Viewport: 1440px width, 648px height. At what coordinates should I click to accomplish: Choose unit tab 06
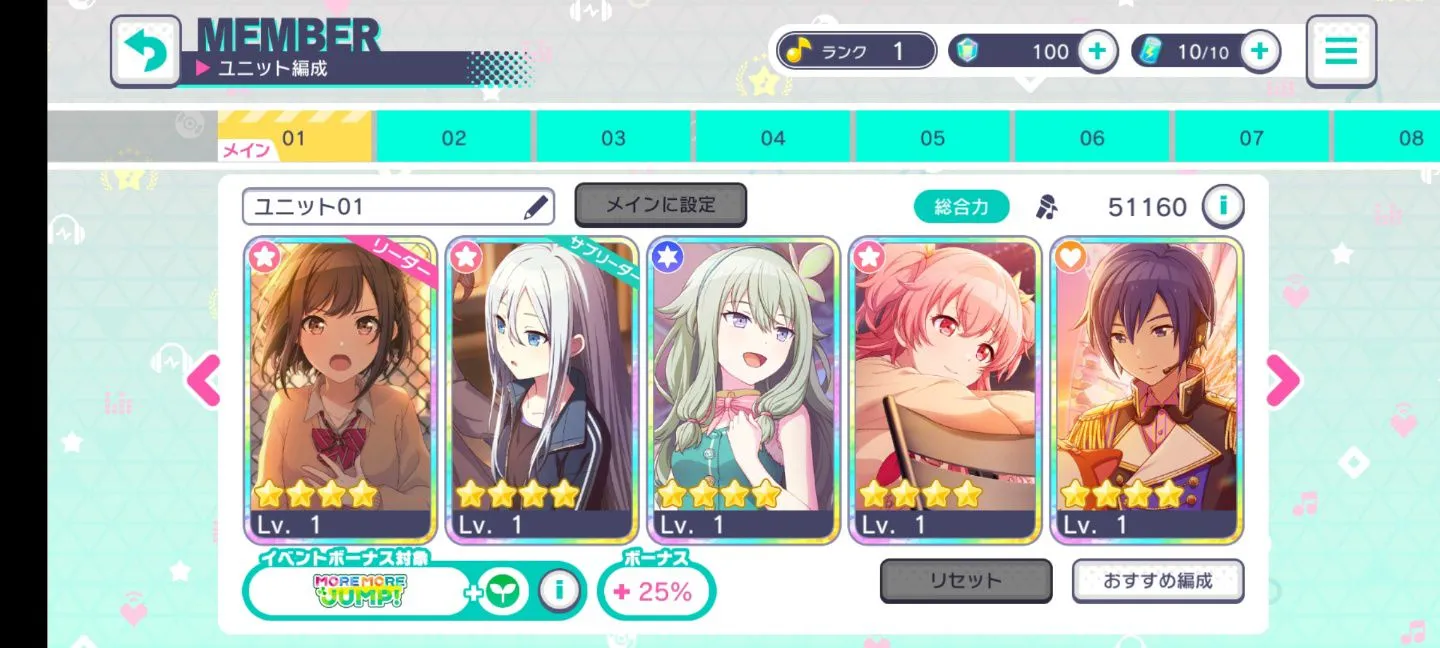pyautogui.click(x=1092, y=137)
